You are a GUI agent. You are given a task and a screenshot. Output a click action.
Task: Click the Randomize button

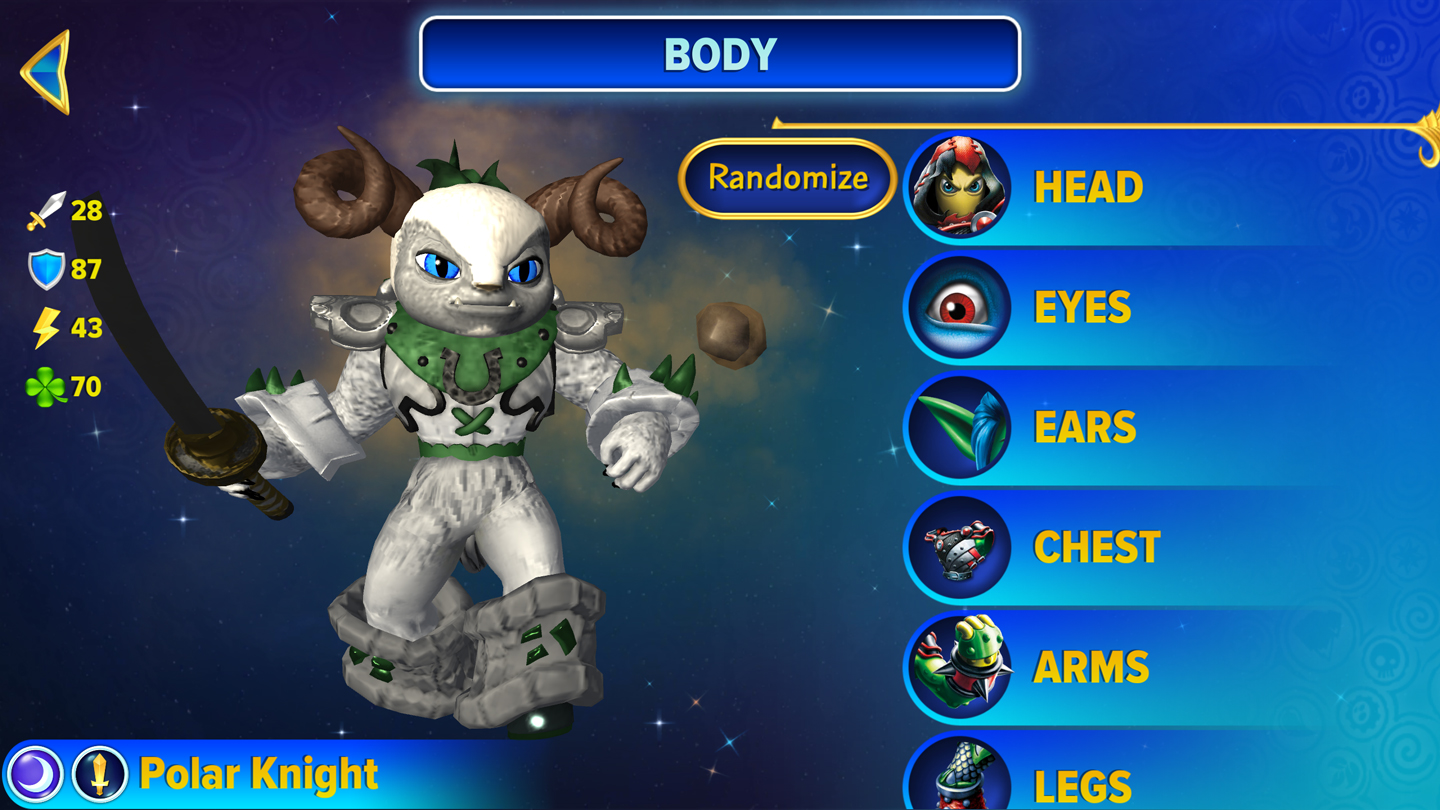[787, 179]
